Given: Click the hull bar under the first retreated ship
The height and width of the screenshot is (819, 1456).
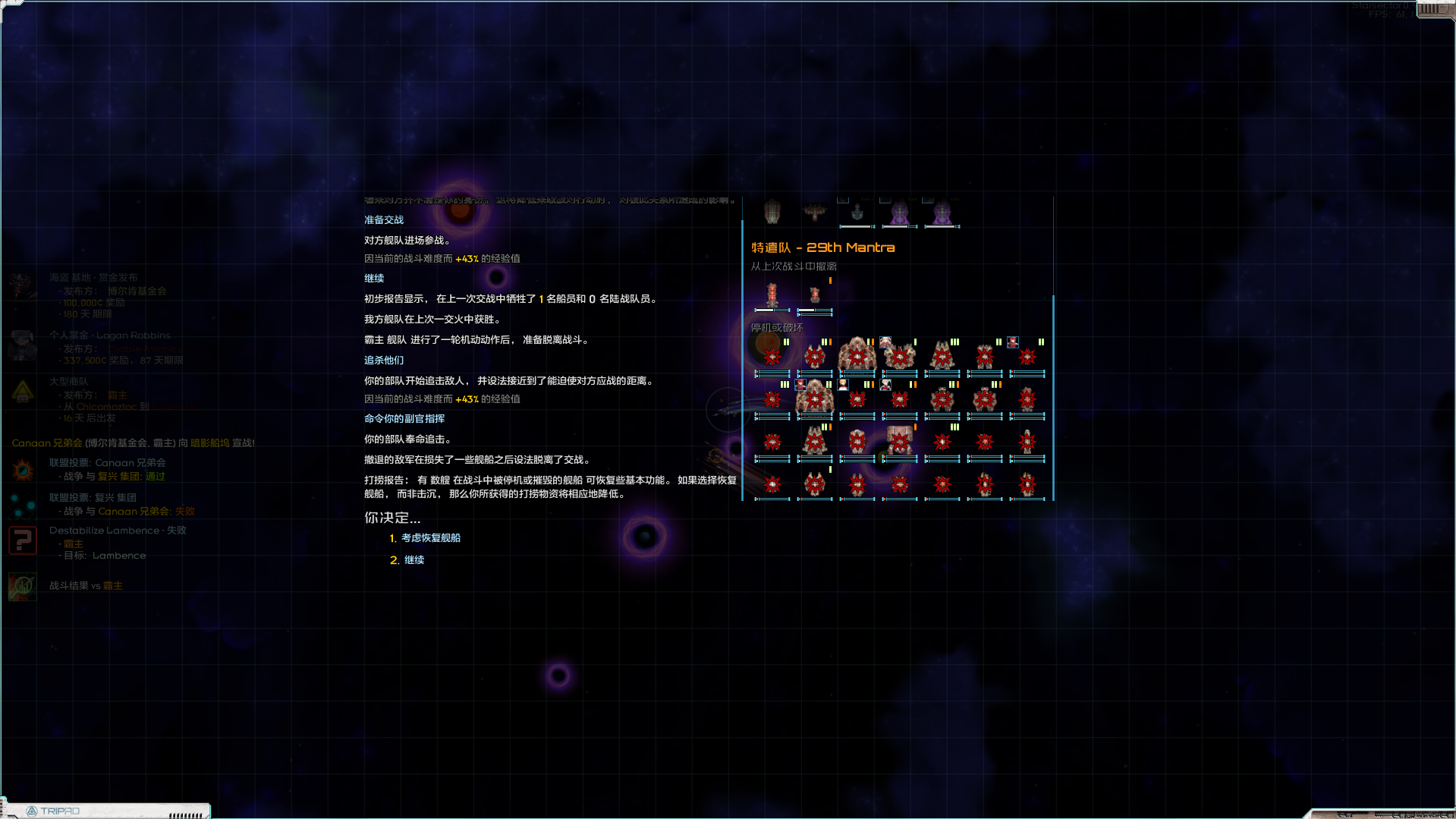Looking at the screenshot, I should tap(772, 310).
